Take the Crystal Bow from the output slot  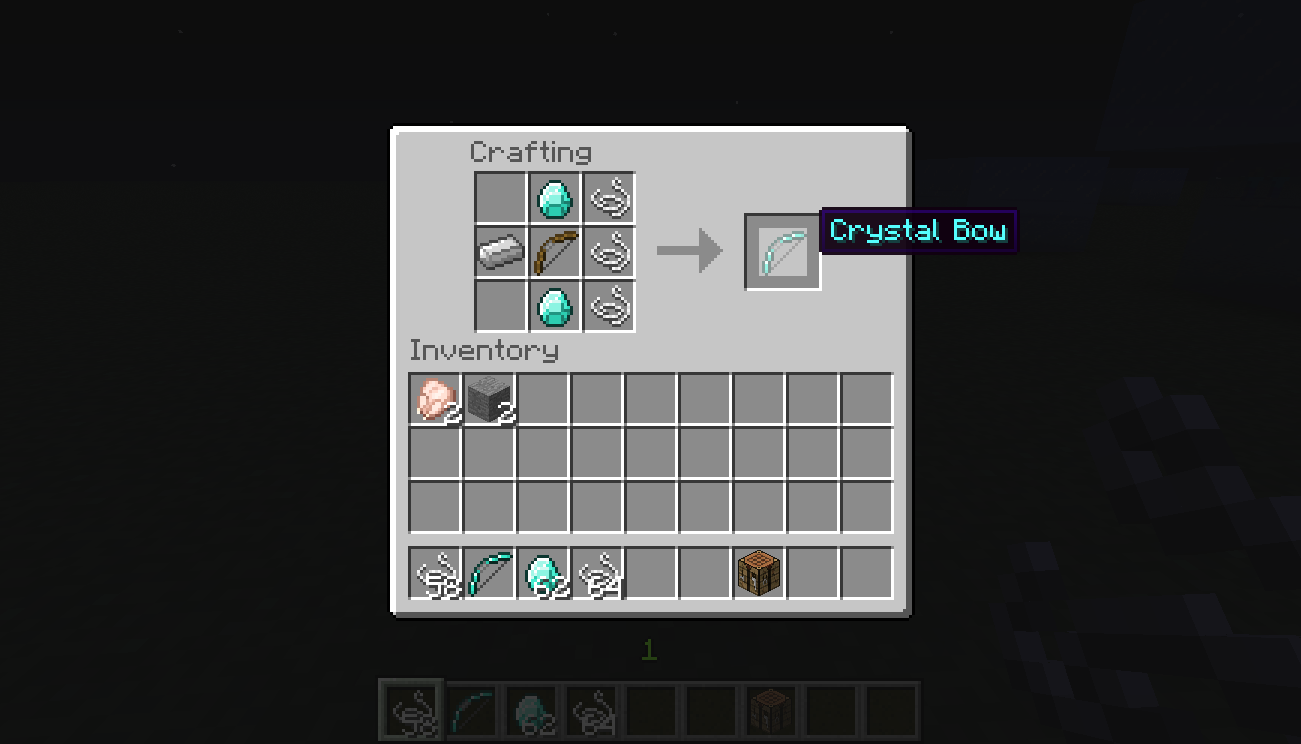[783, 251]
